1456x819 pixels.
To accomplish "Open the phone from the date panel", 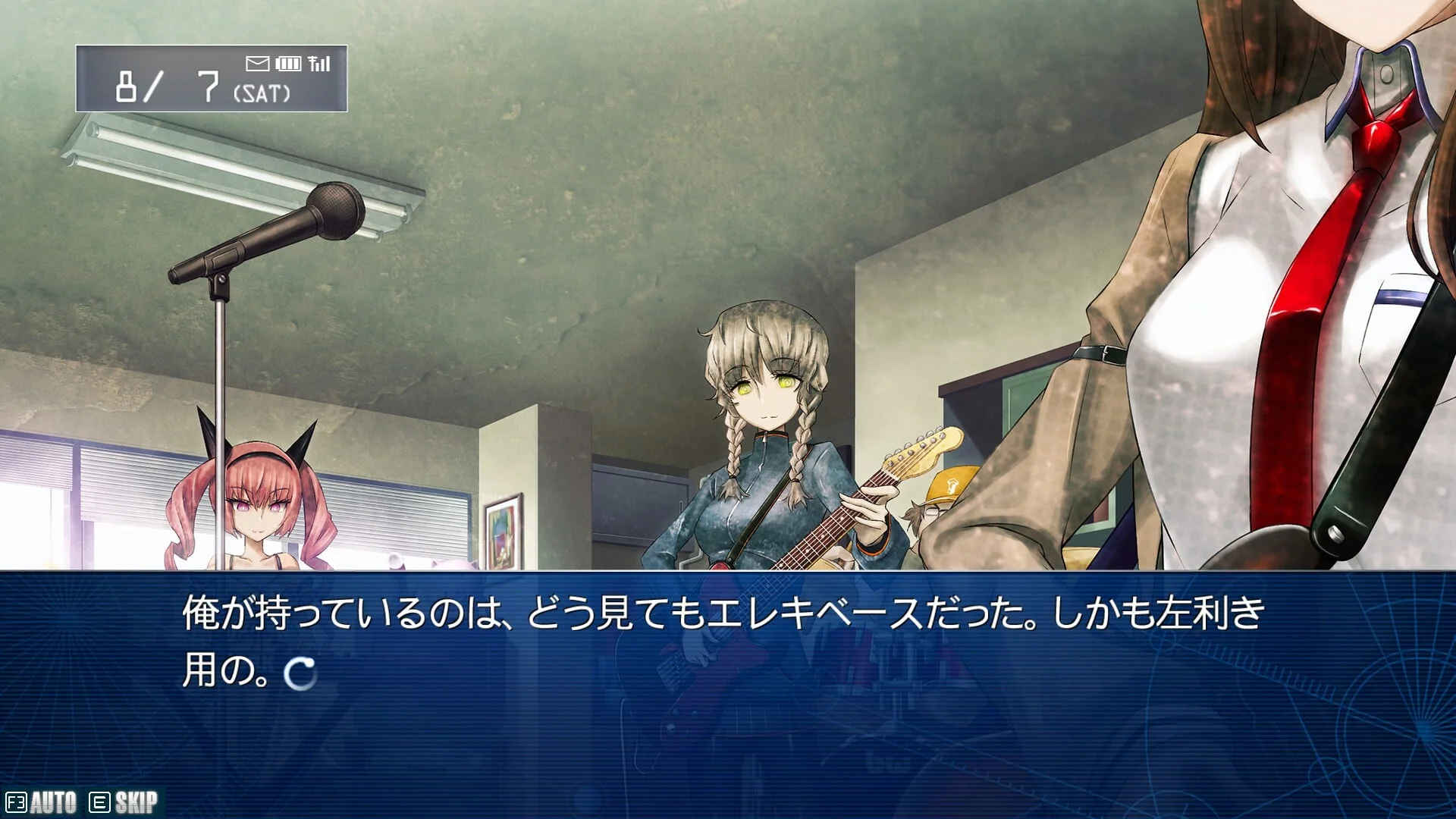I will tap(211, 79).
